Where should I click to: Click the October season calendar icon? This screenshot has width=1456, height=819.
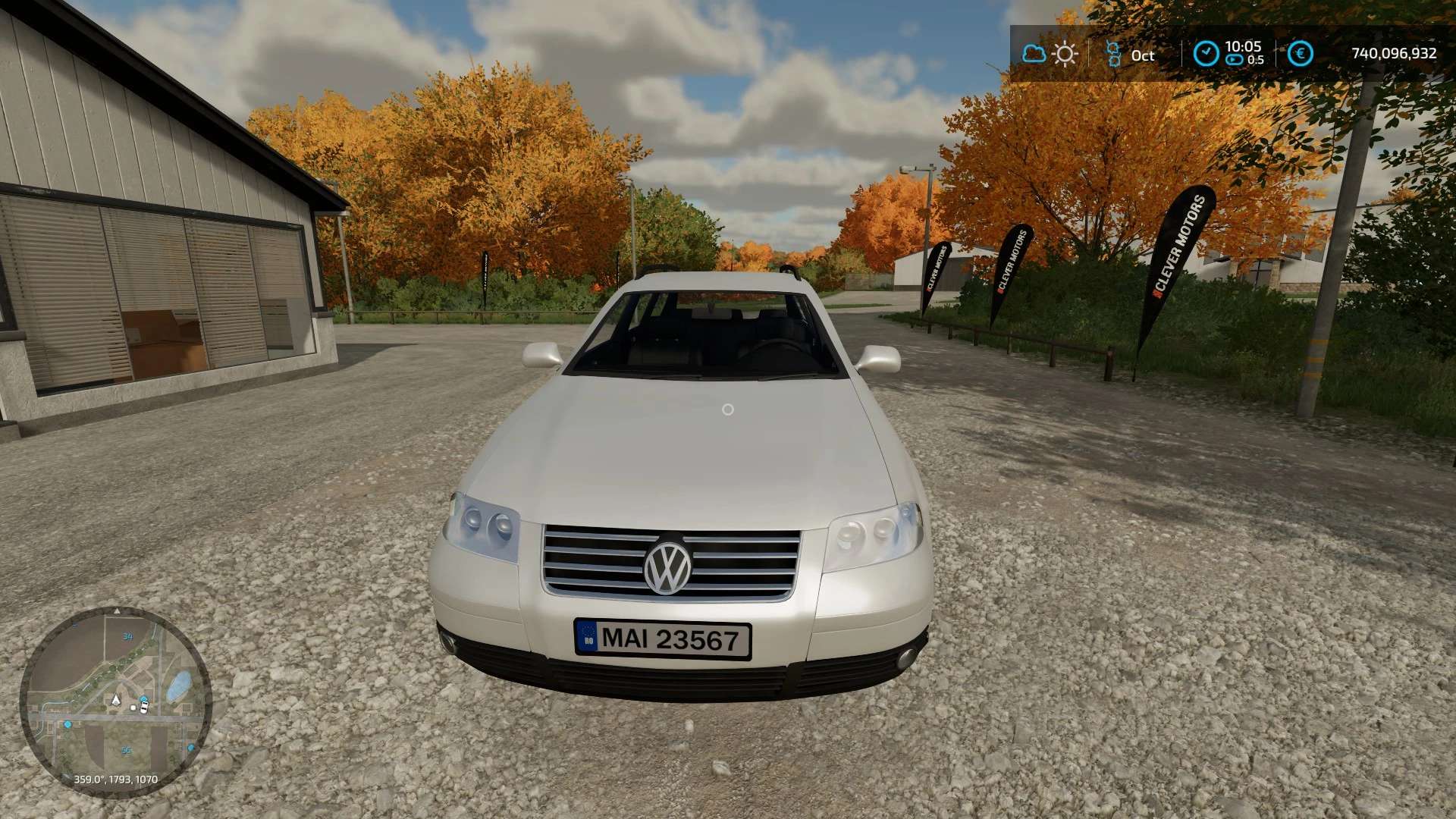[1113, 54]
